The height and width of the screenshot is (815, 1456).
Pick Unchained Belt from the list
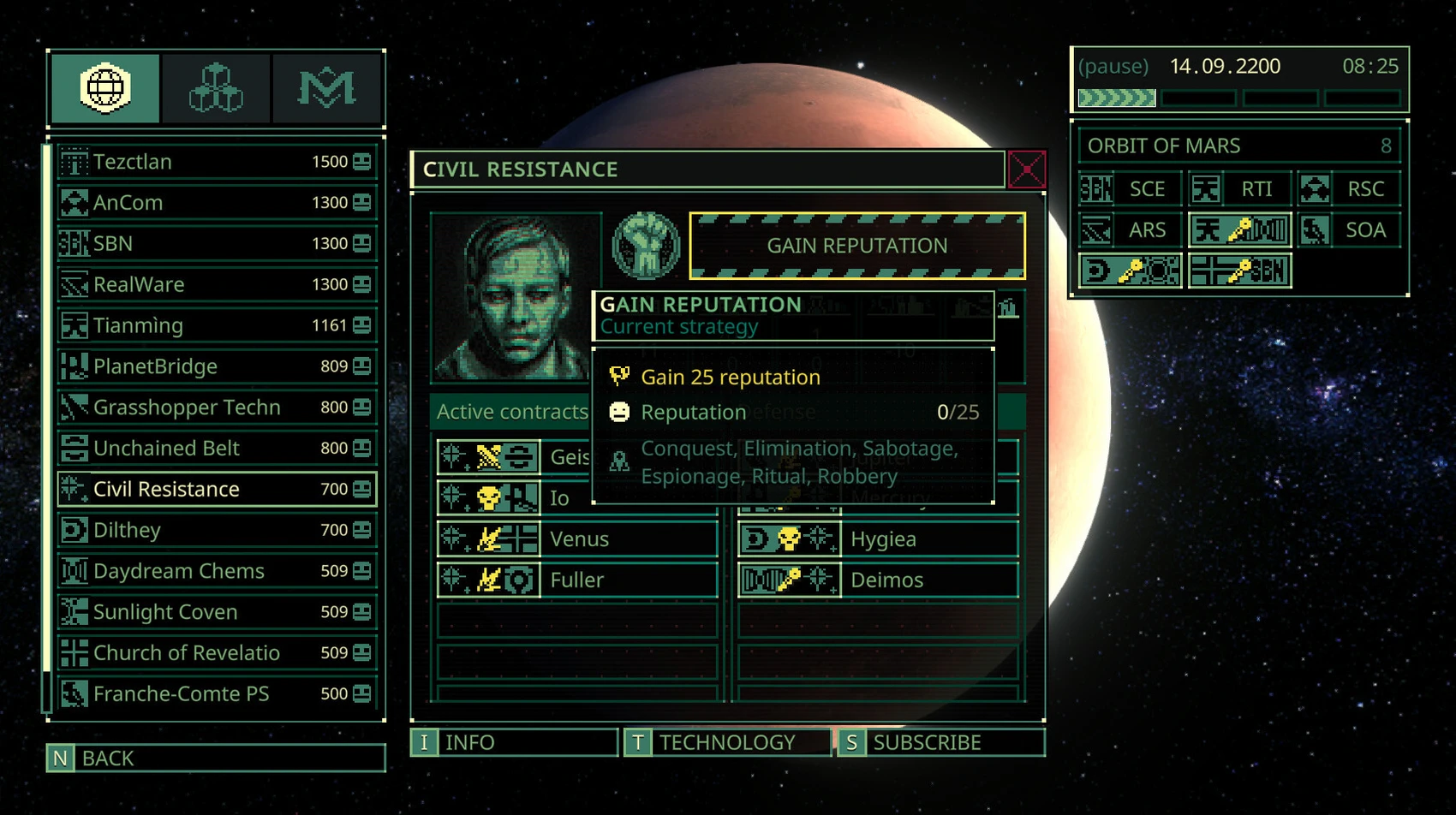[x=216, y=448]
